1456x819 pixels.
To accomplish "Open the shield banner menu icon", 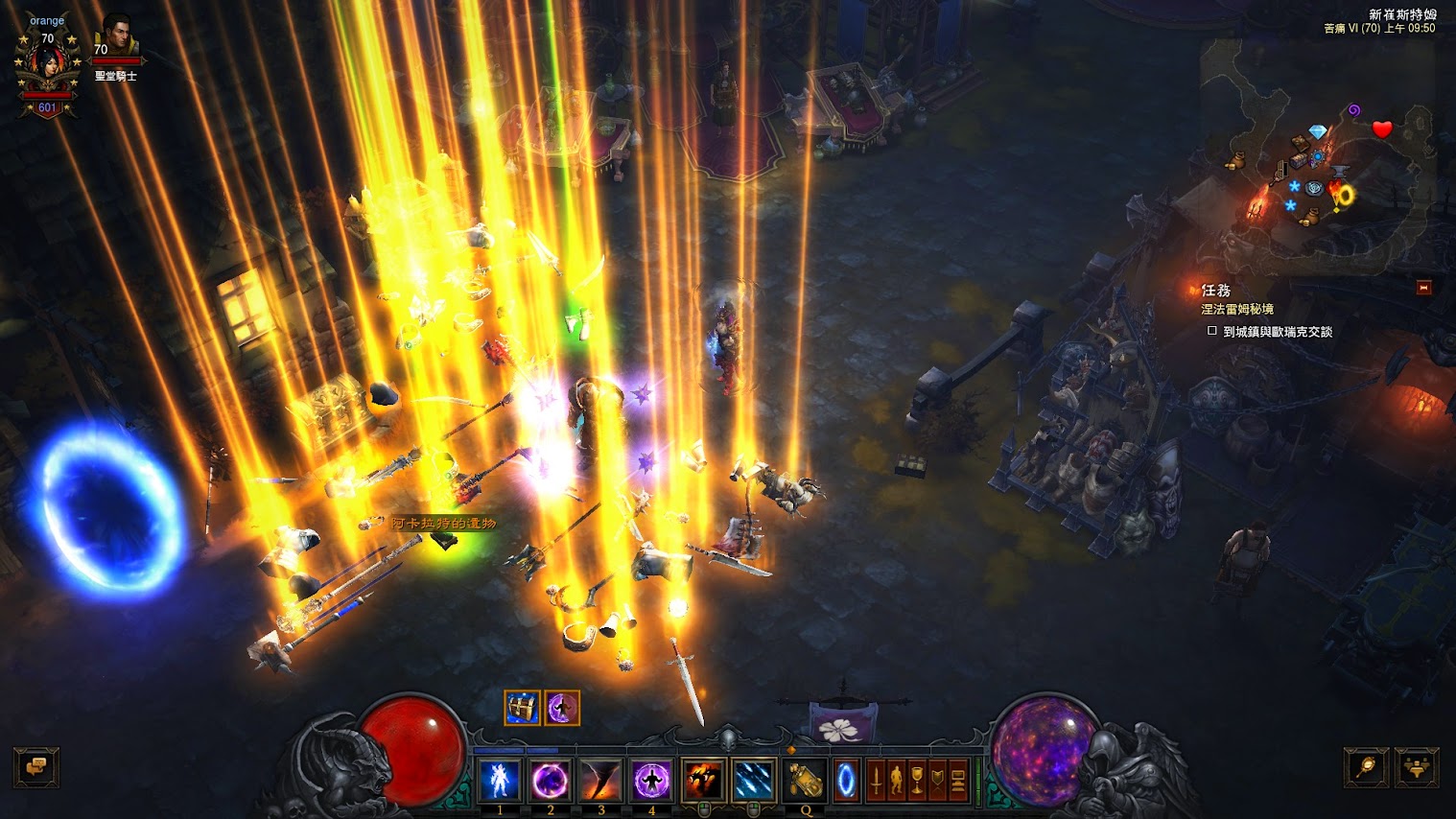I will pos(938,780).
